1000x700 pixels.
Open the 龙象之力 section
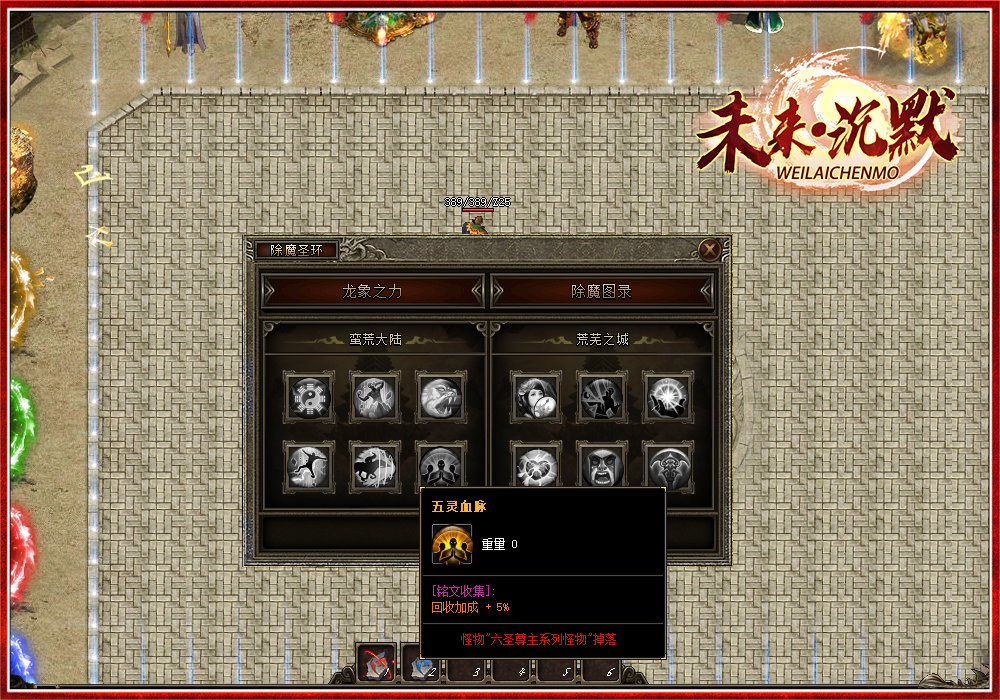pos(372,291)
